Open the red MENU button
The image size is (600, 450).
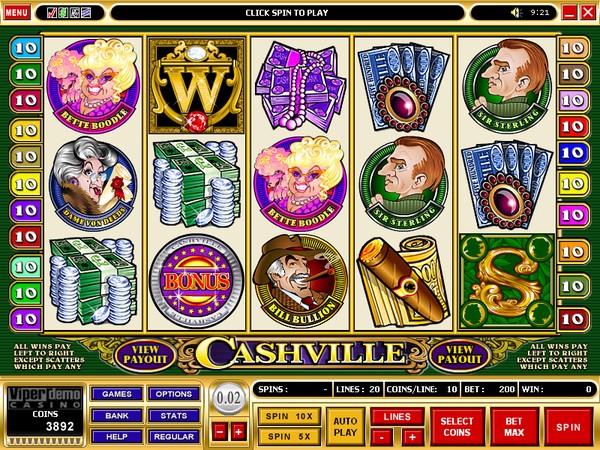[16, 12]
